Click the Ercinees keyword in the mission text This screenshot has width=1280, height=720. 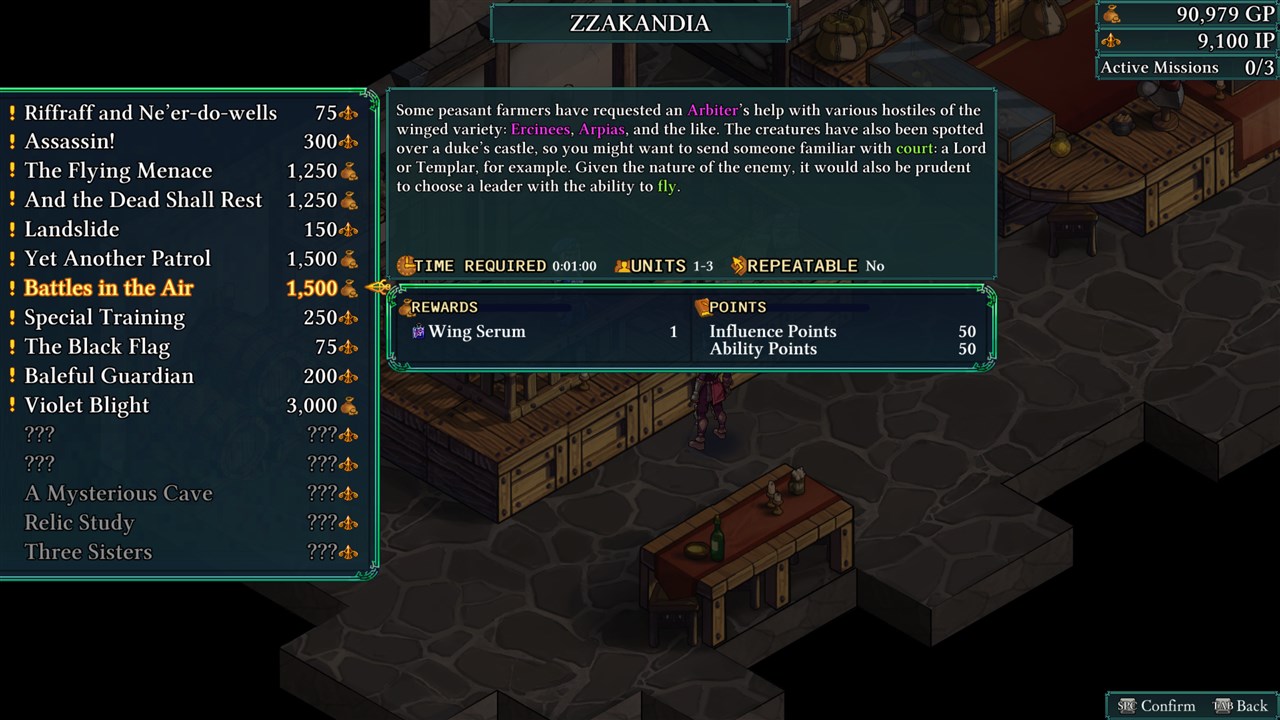pos(541,129)
